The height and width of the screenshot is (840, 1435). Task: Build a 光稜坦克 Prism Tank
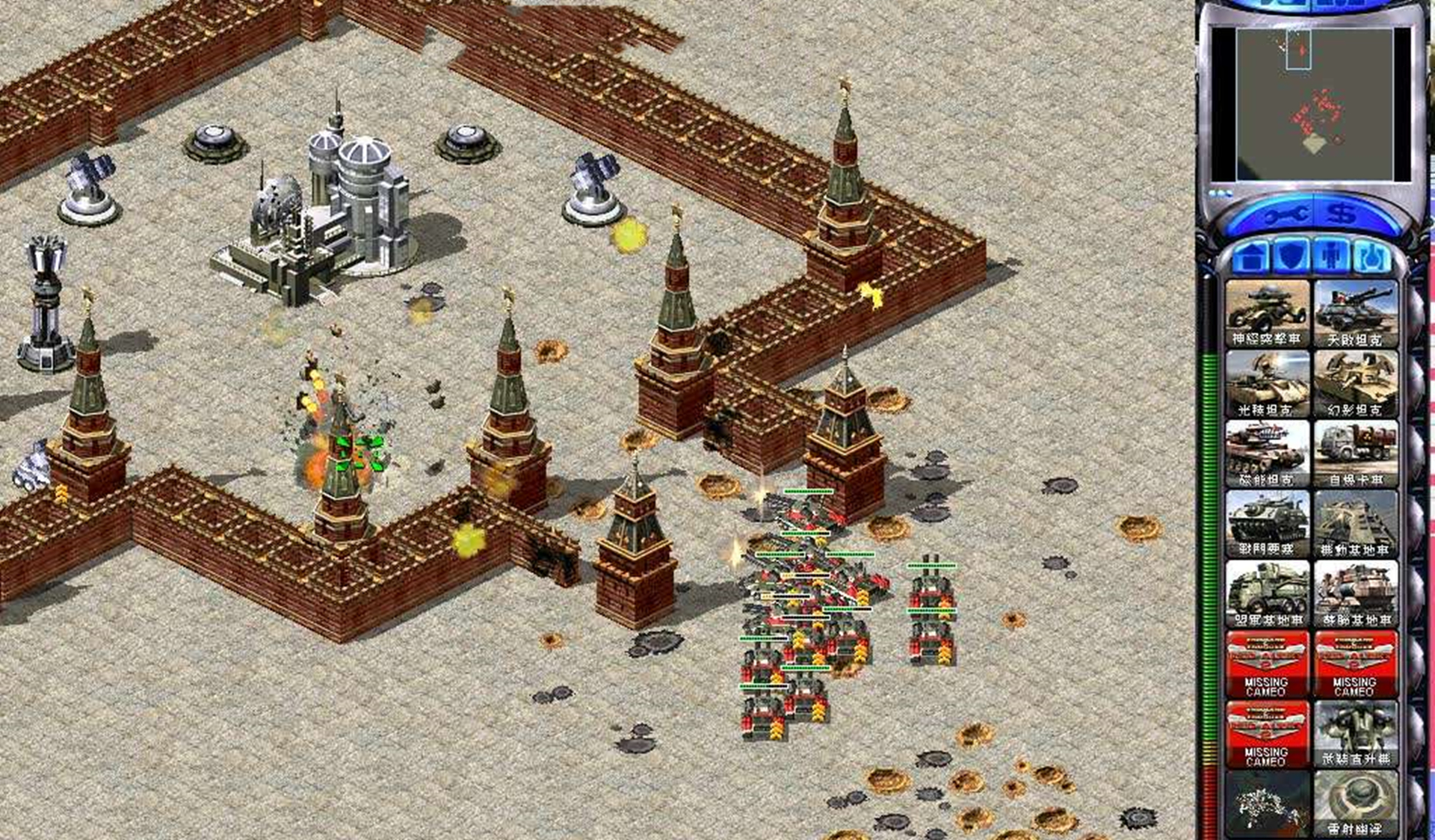1267,384
